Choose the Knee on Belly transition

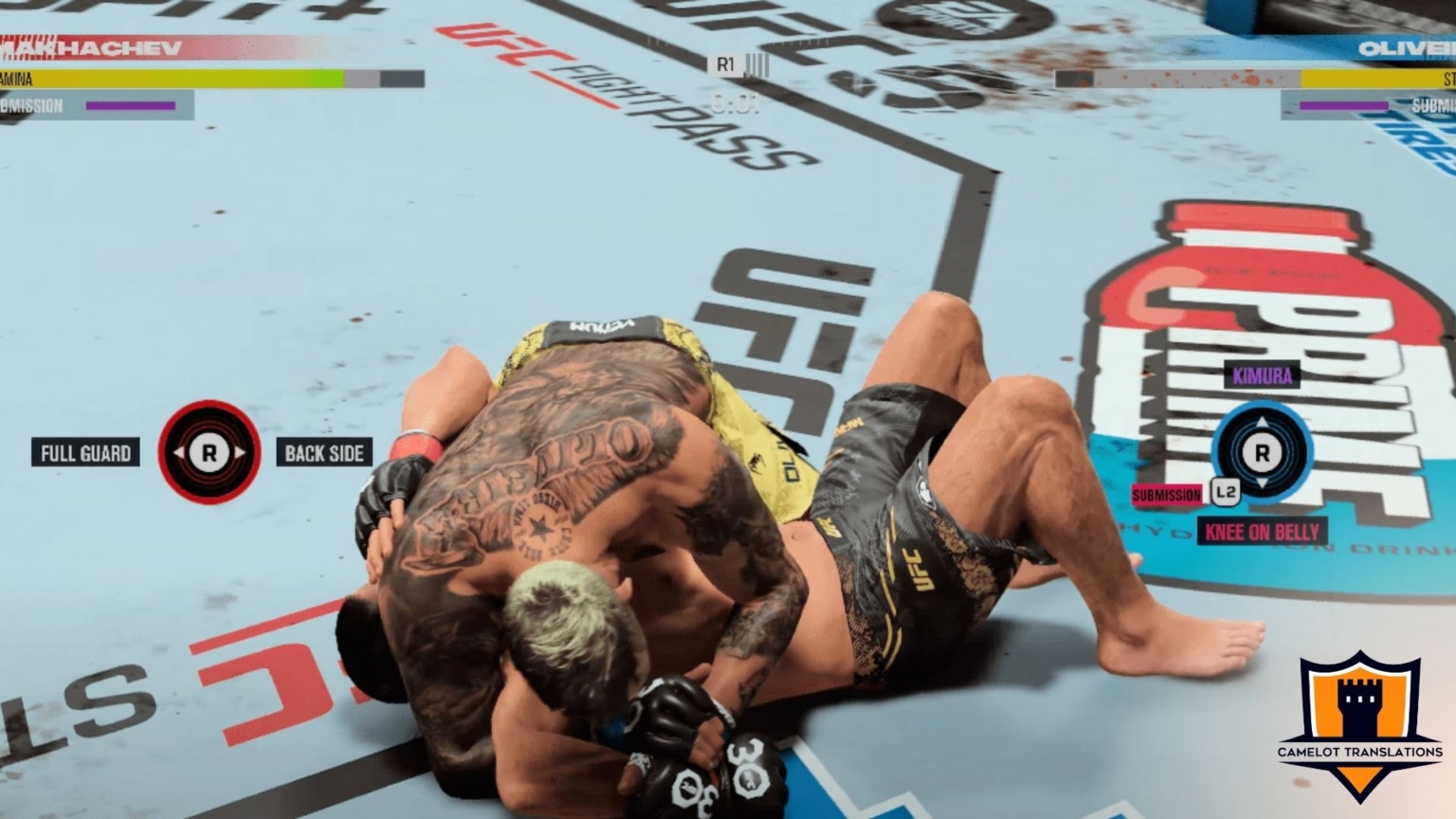point(1262,532)
